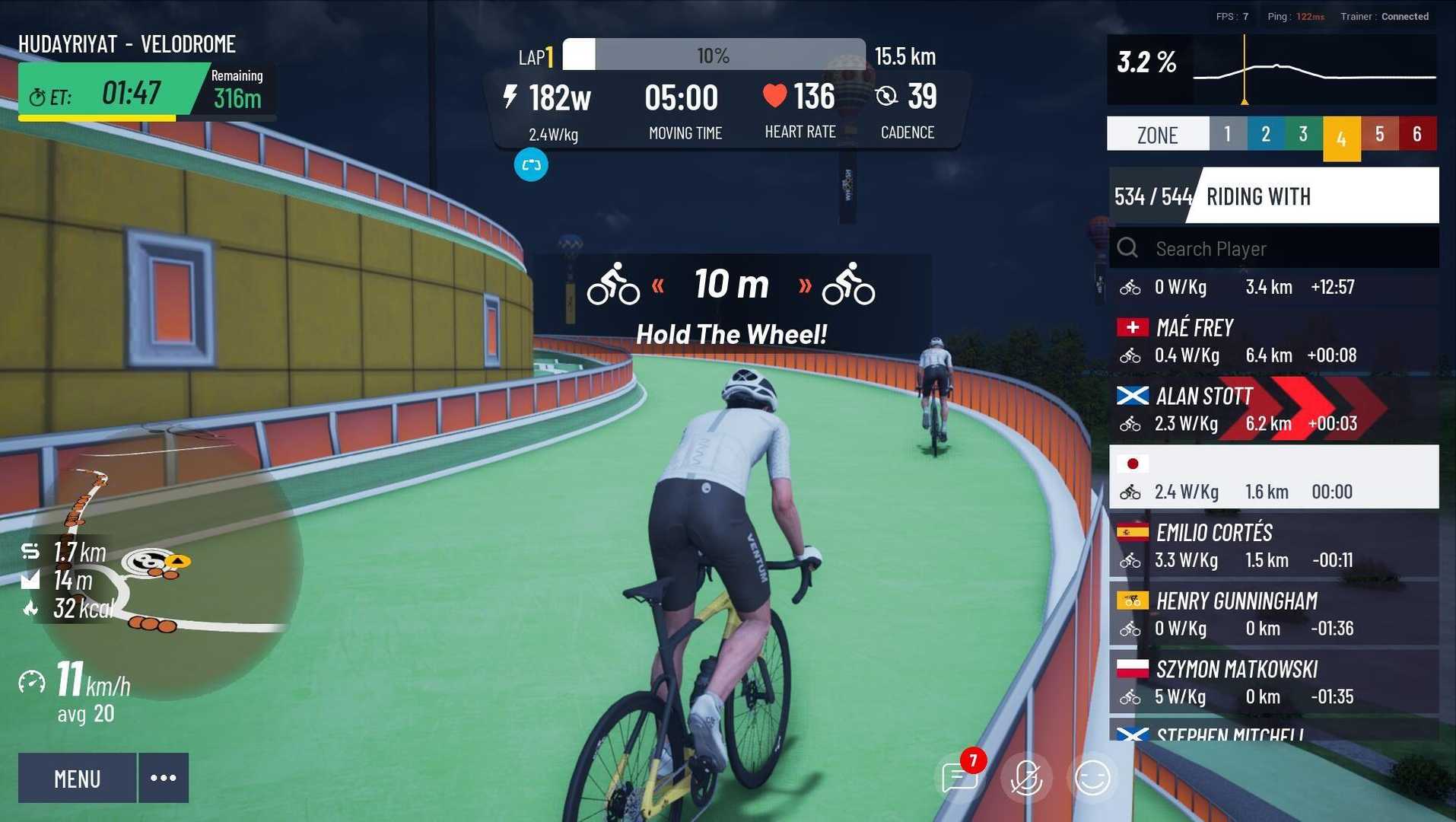Select rider Emilio Cortés in list
This screenshot has height=822, width=1456.
pyautogui.click(x=1273, y=546)
